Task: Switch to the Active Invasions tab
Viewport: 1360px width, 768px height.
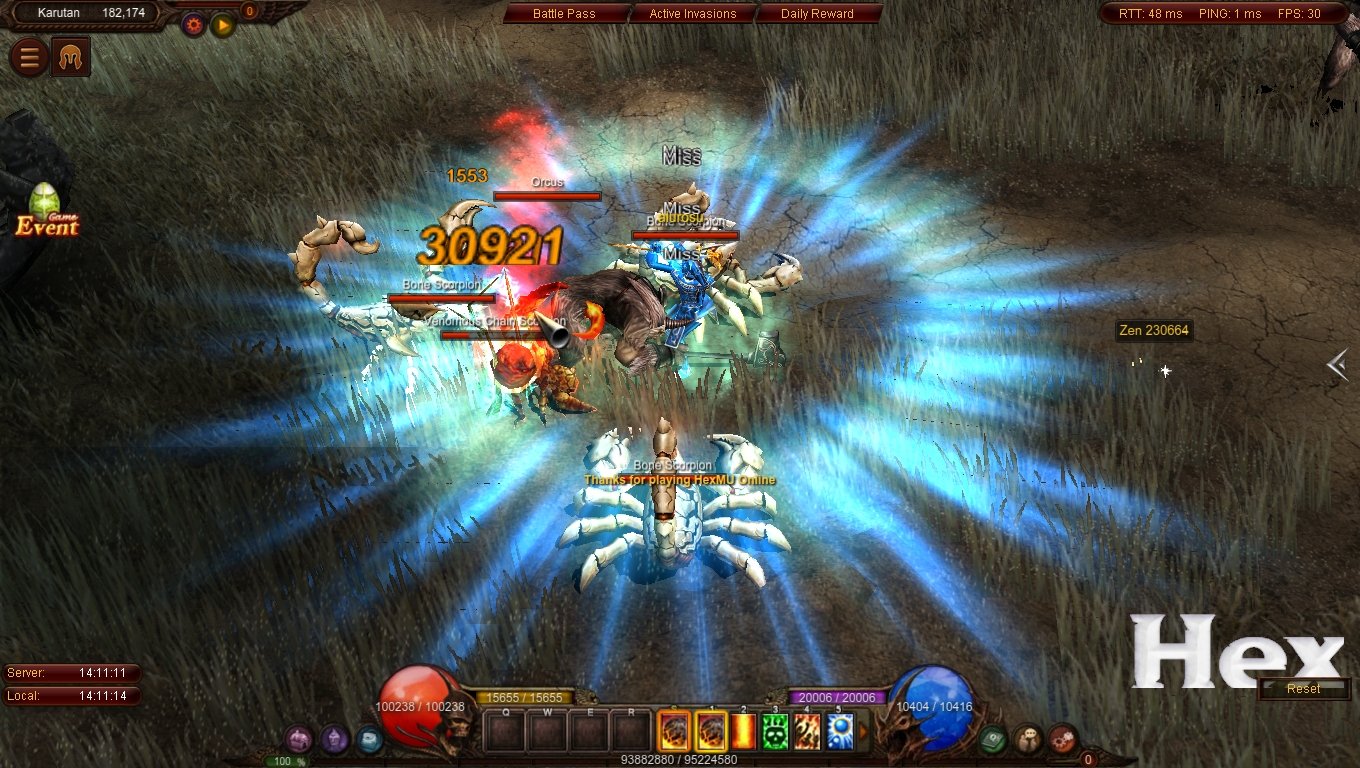Action: [692, 13]
